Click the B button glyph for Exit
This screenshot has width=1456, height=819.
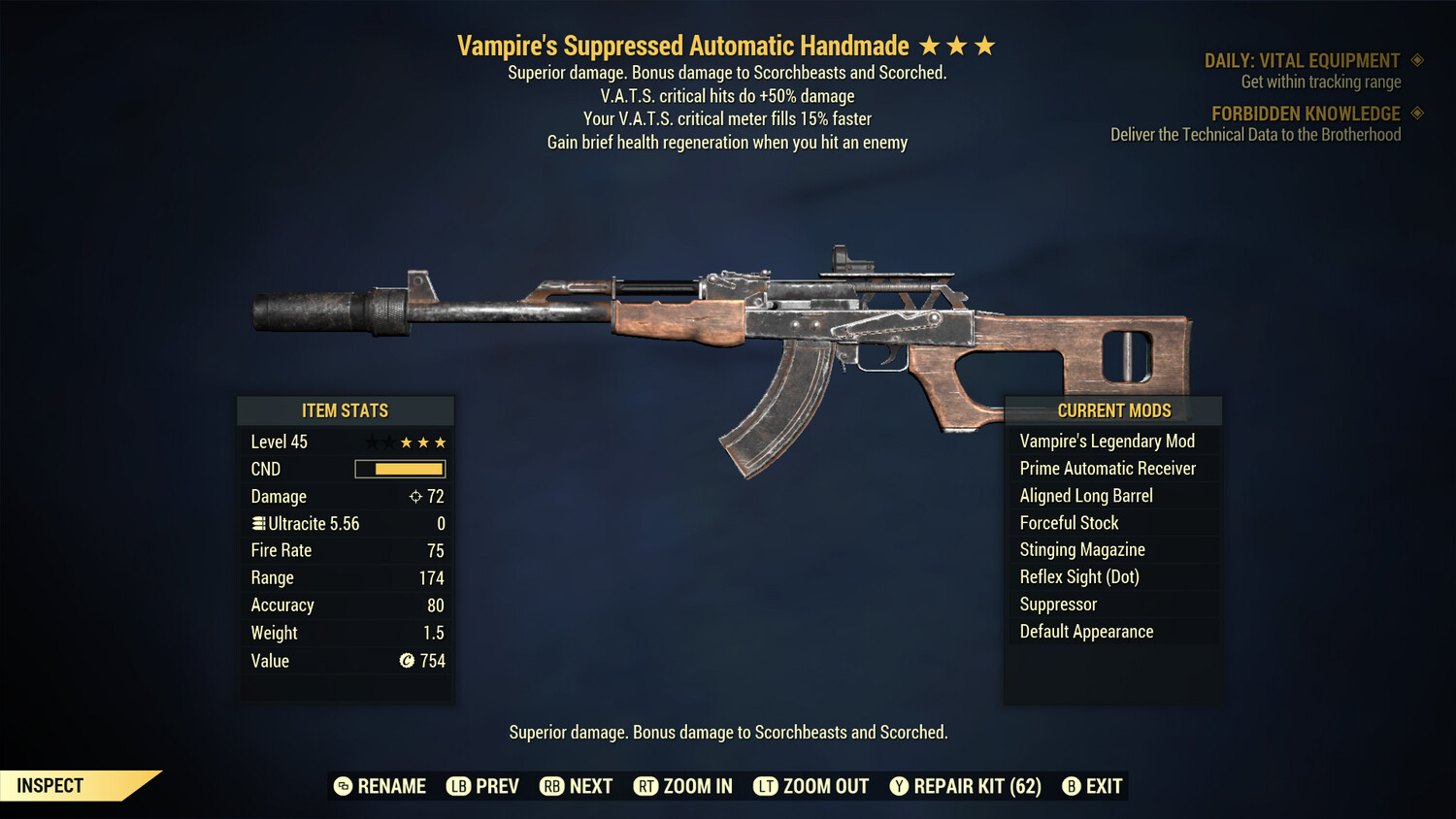click(1072, 786)
